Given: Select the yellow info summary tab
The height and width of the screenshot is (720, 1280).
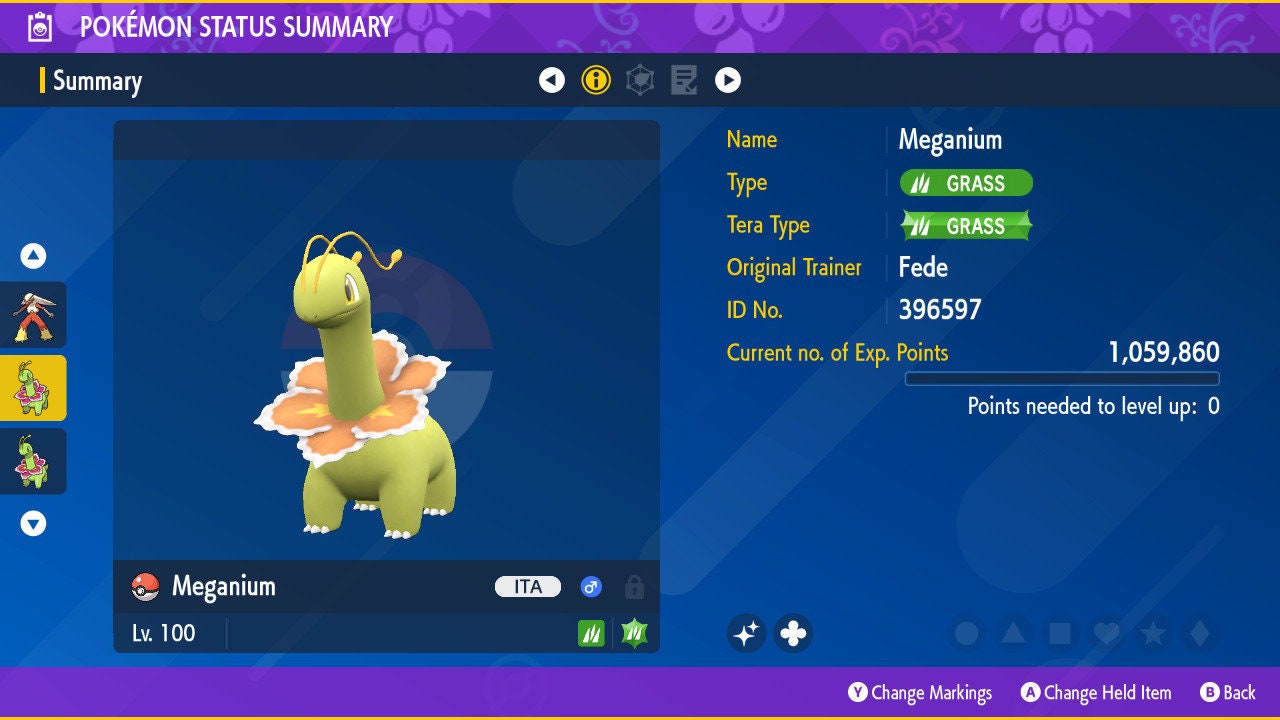Looking at the screenshot, I should coord(596,80).
